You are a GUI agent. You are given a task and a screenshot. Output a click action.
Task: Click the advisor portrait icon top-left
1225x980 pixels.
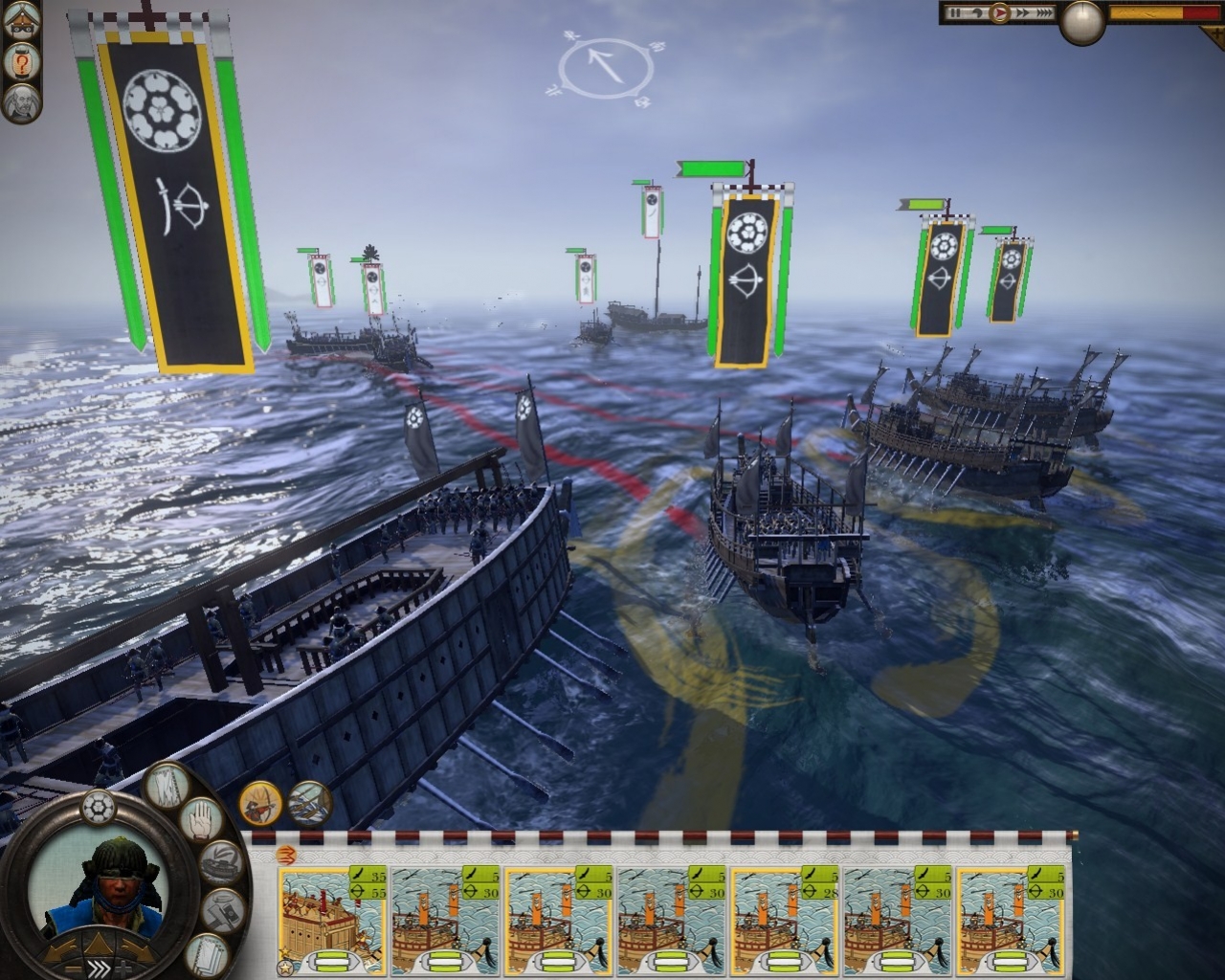coord(19,103)
